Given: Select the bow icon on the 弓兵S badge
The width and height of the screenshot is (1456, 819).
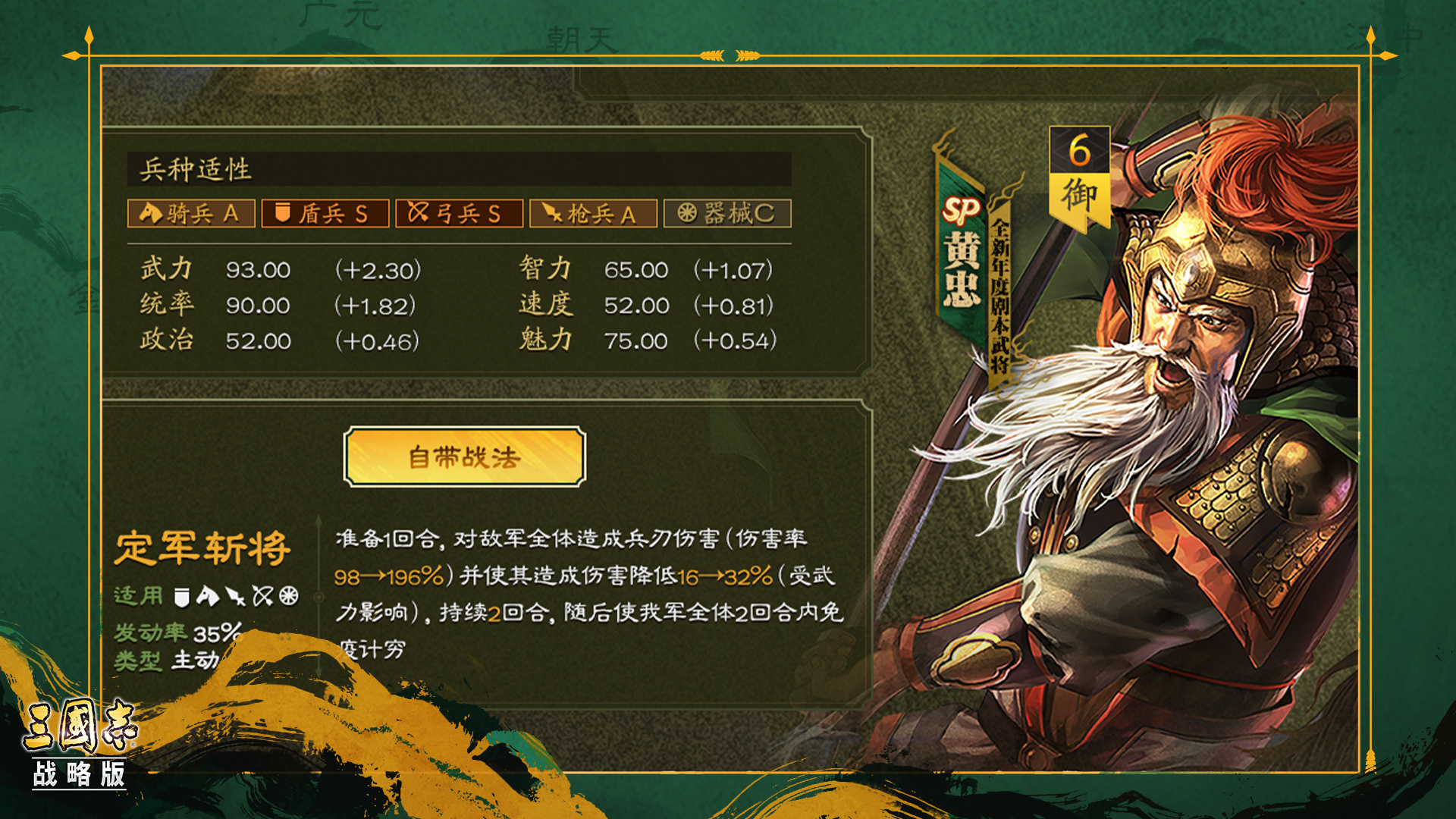Looking at the screenshot, I should (419, 214).
